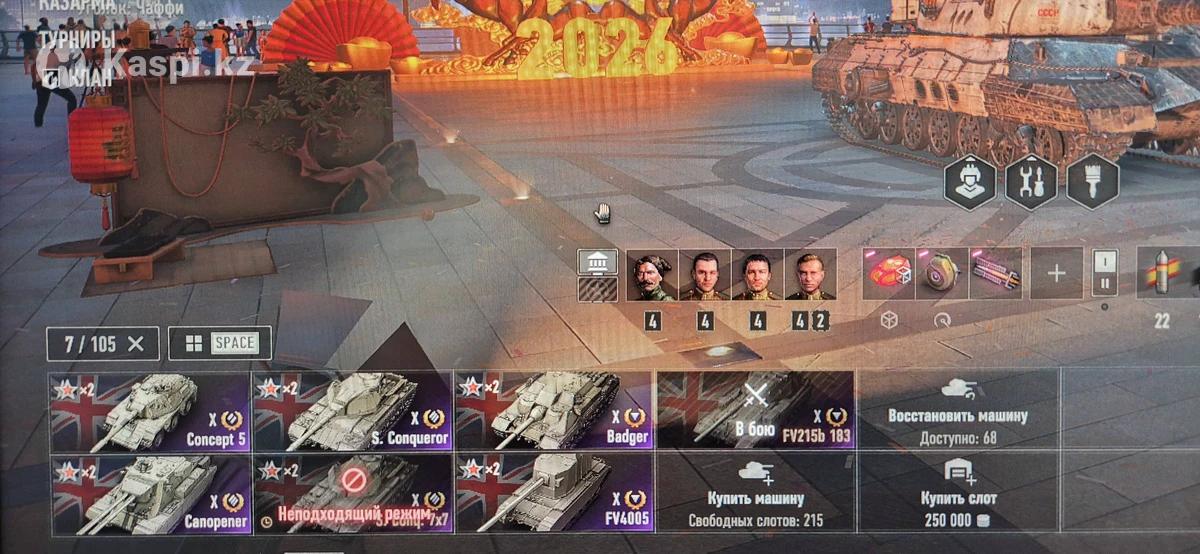Select the Concept 5 tank
The width and height of the screenshot is (1200, 554).
coord(150,412)
